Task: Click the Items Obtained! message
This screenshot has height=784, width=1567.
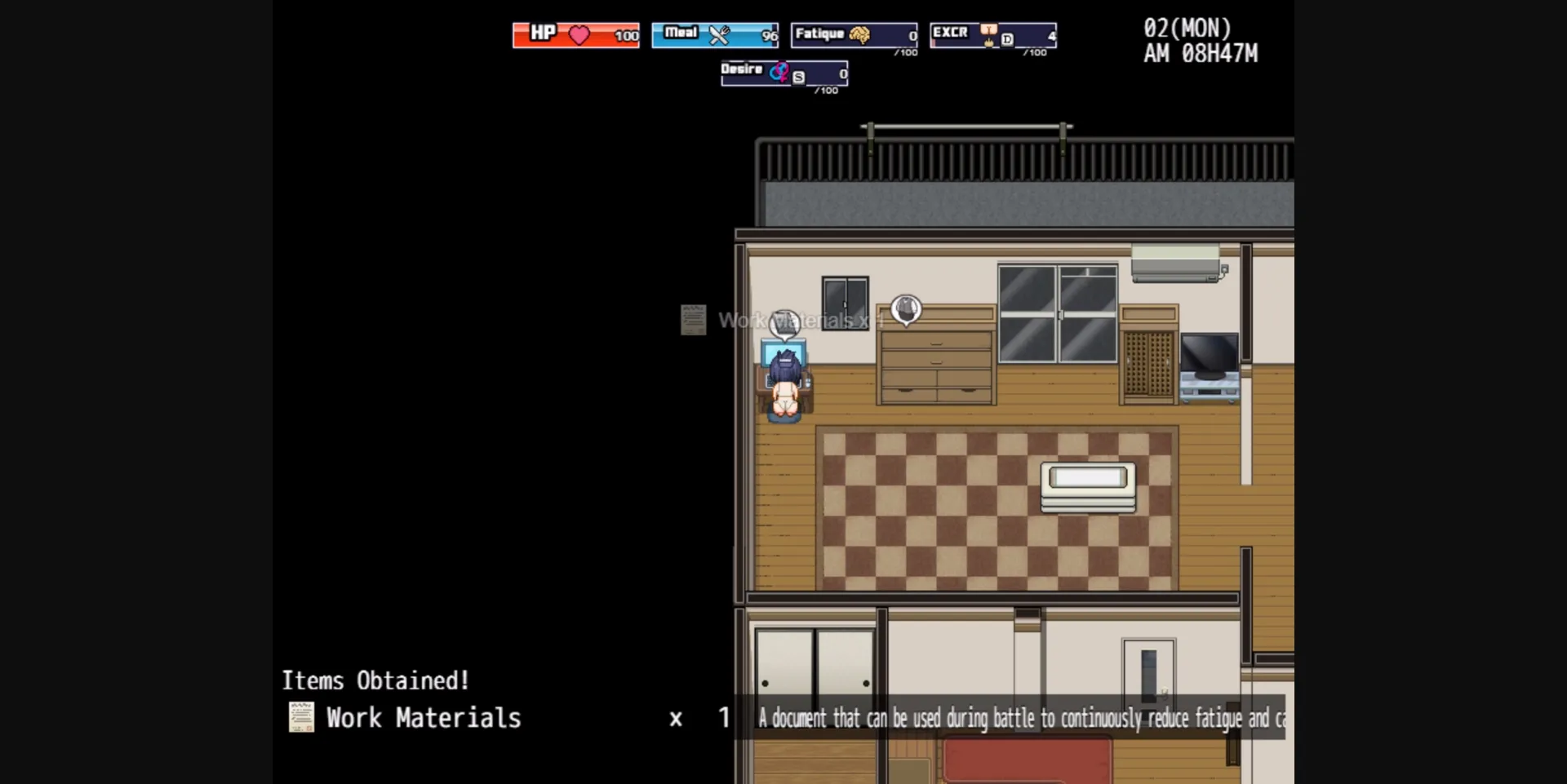Action: click(375, 680)
